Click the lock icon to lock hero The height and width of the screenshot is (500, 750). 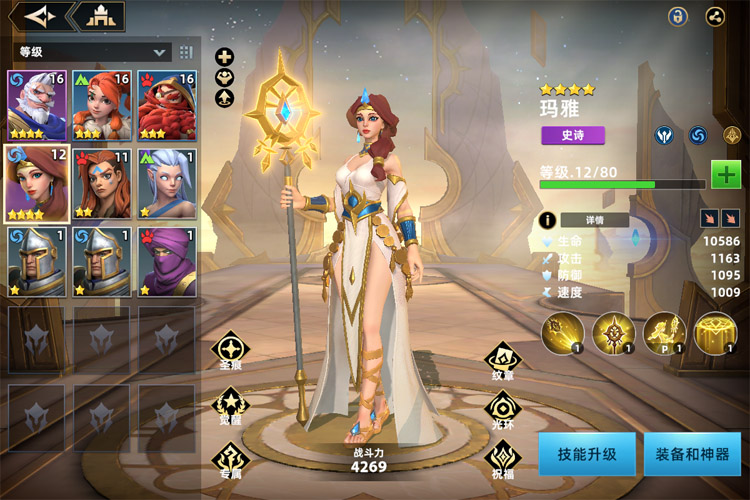tap(678, 16)
